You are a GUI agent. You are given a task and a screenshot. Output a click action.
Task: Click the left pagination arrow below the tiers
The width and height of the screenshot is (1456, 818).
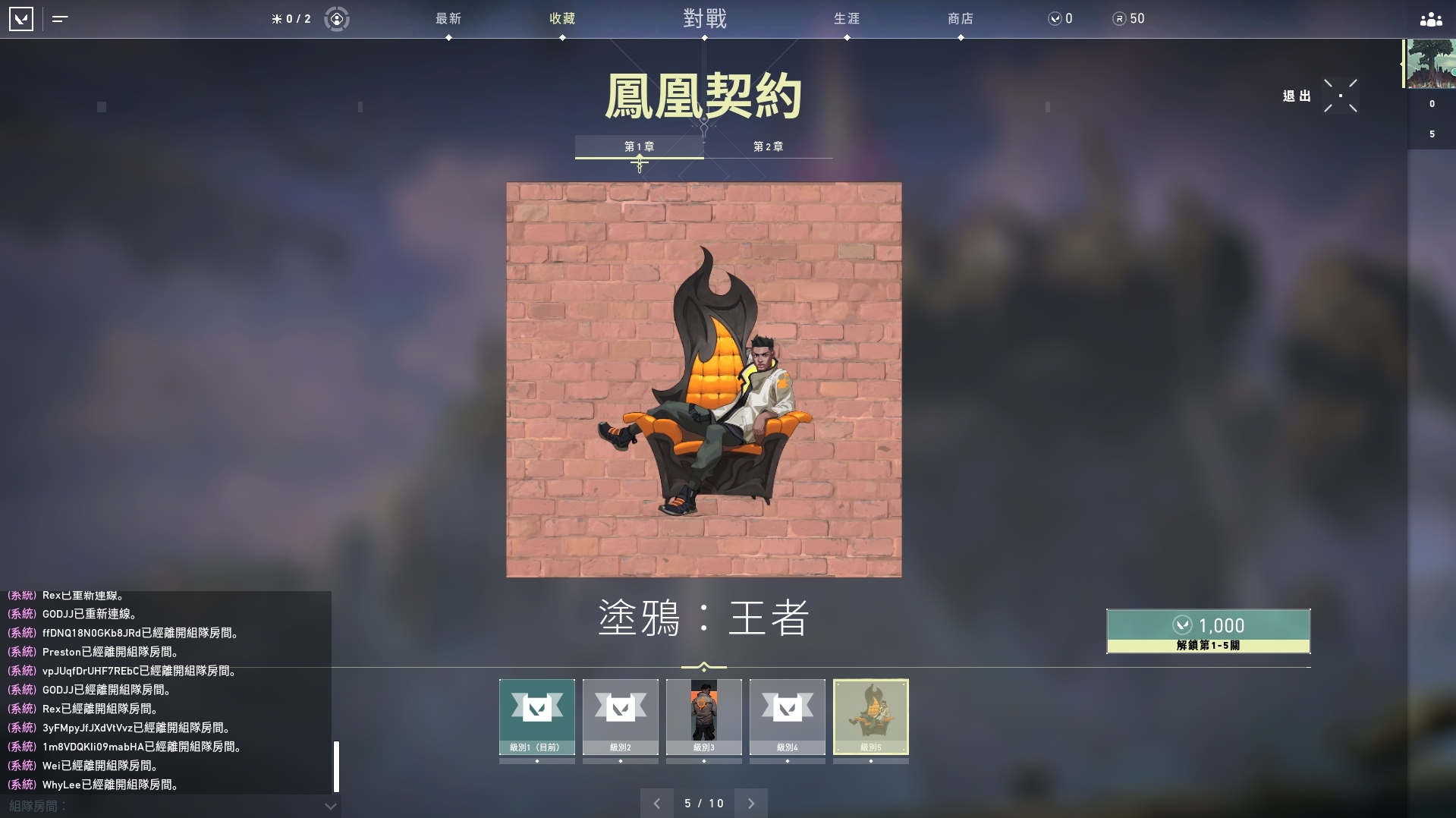(657, 803)
